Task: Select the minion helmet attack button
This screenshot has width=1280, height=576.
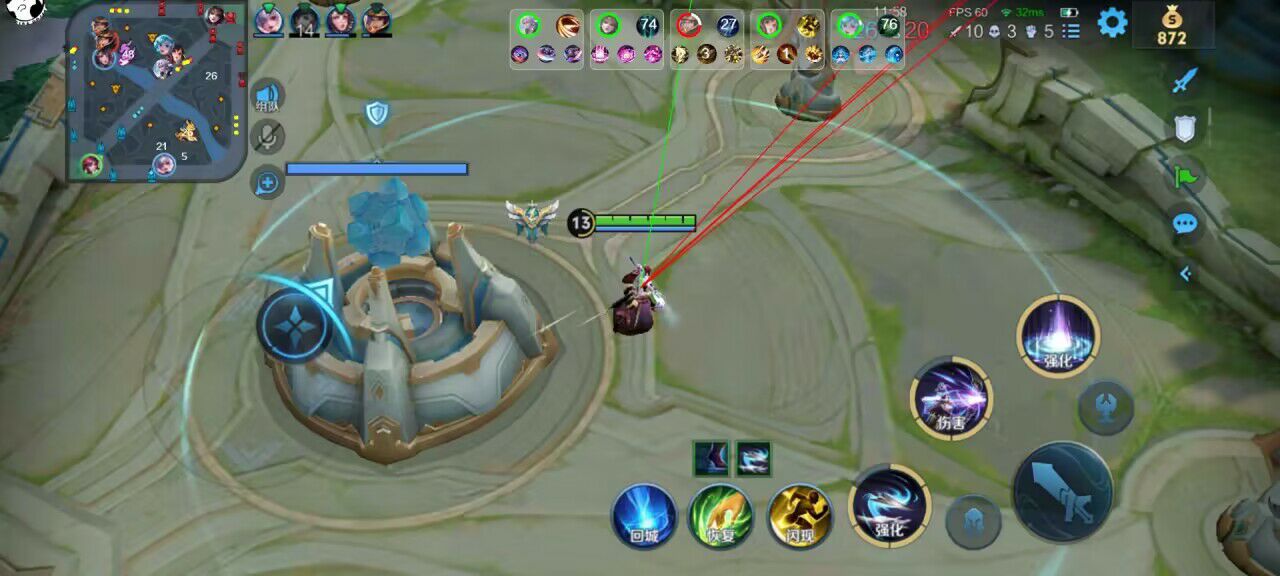Action: 973,521
